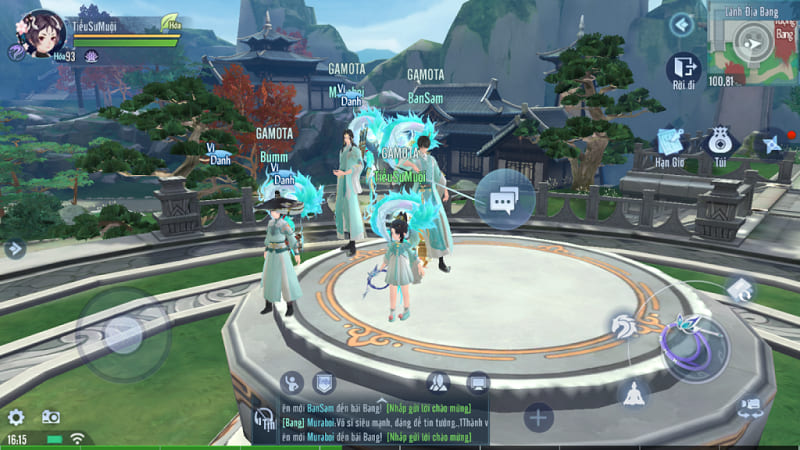This screenshot has height=450, width=800.
Task: Open the camera screenshot mode
Action: tap(50, 417)
